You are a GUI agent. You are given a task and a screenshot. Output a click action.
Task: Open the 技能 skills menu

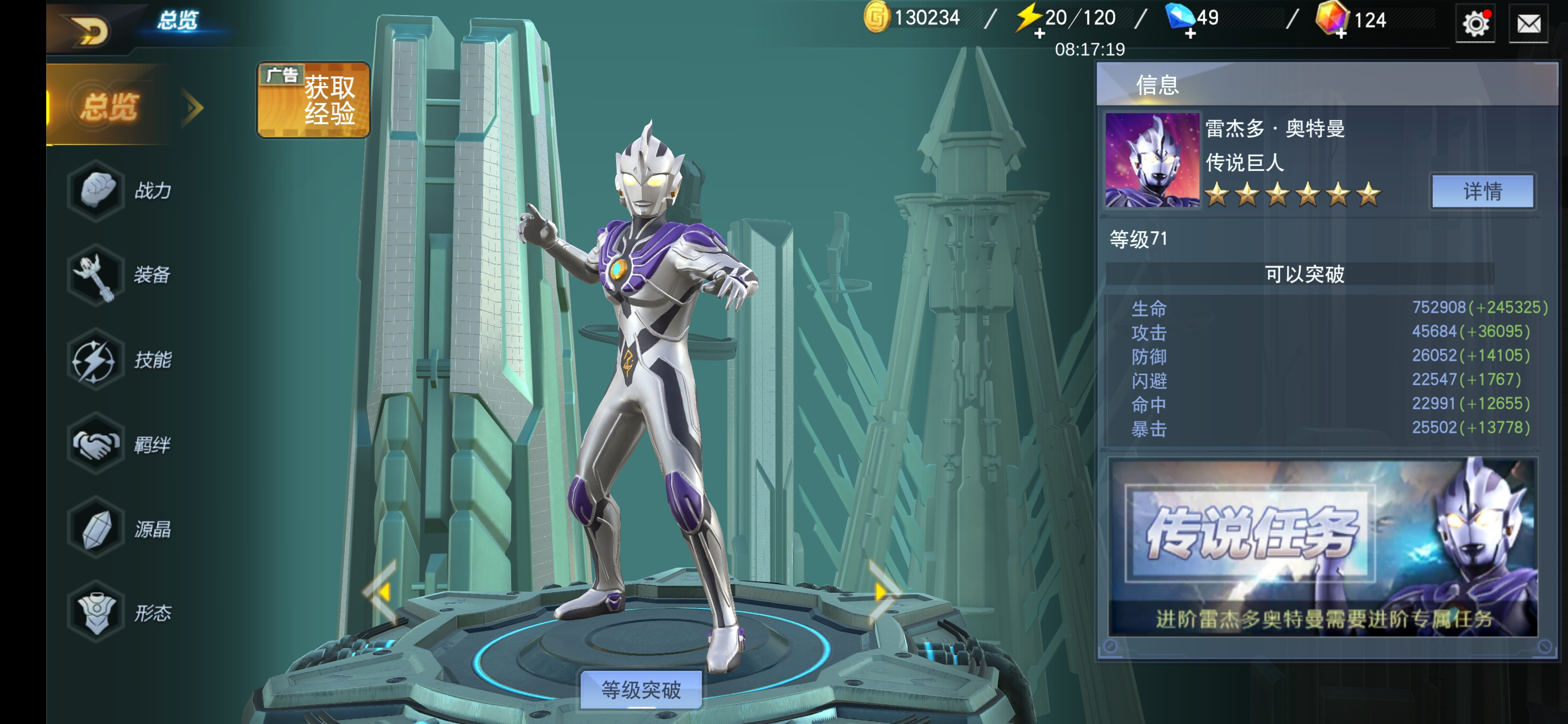point(121,360)
